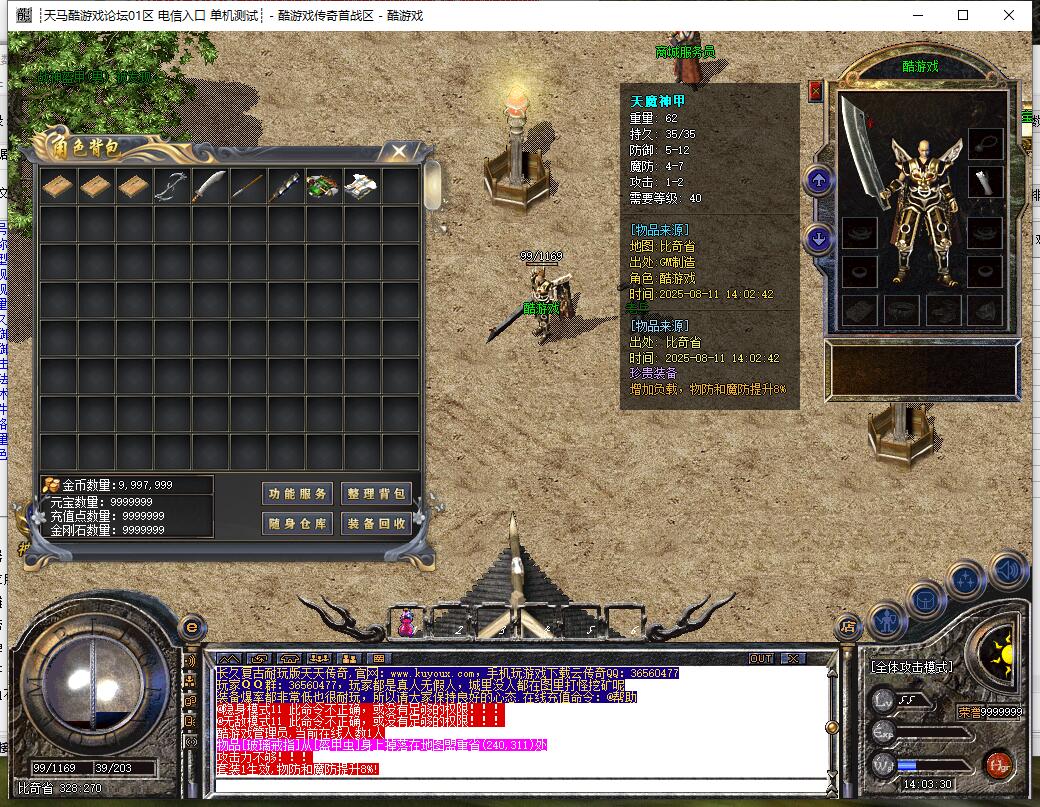
Task: Select the curved broadsword in backpack
Action: point(210,187)
